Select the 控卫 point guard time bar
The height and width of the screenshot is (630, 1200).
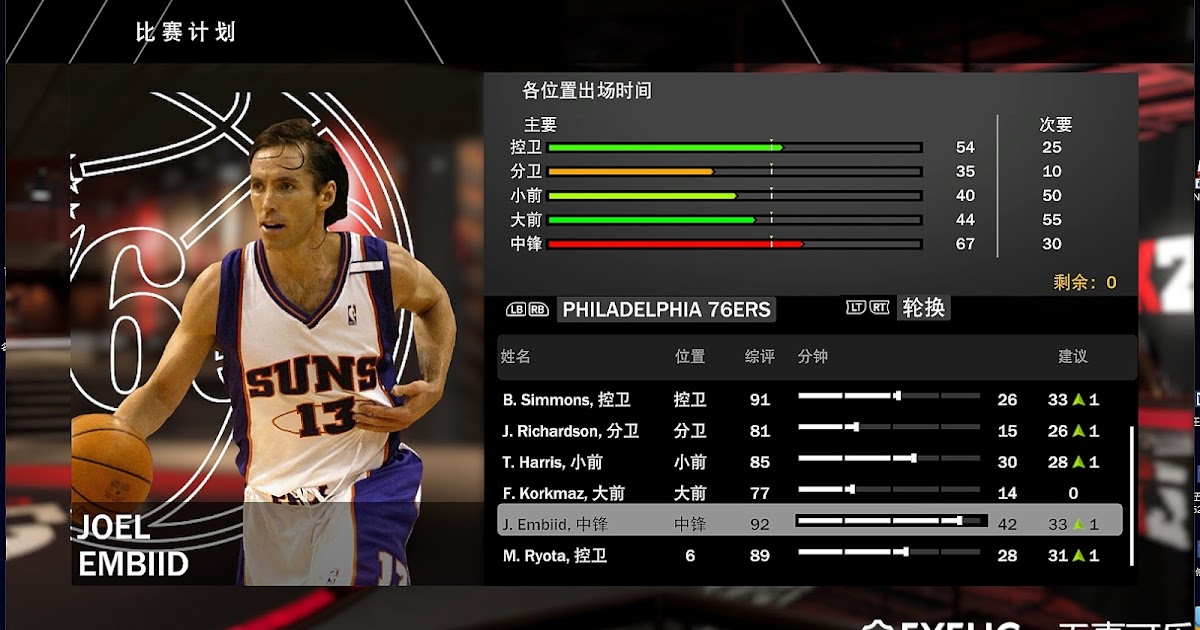point(735,147)
